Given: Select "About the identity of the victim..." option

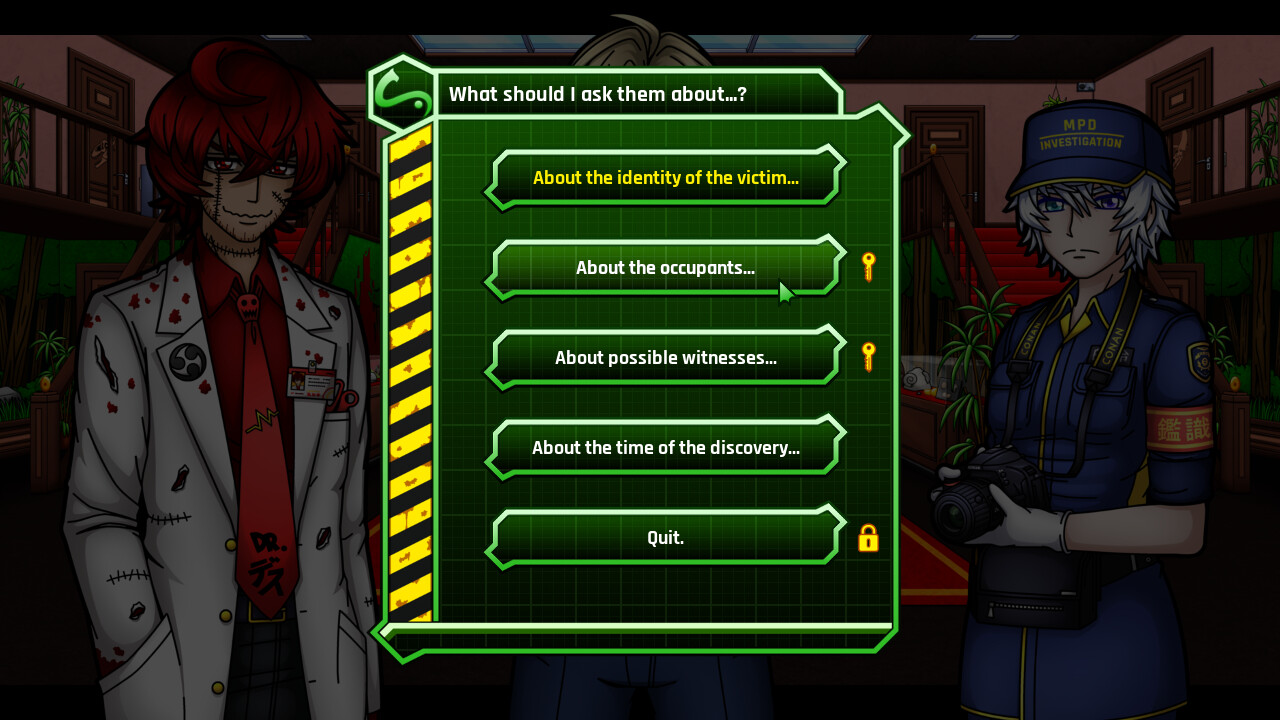Looking at the screenshot, I should (x=664, y=177).
